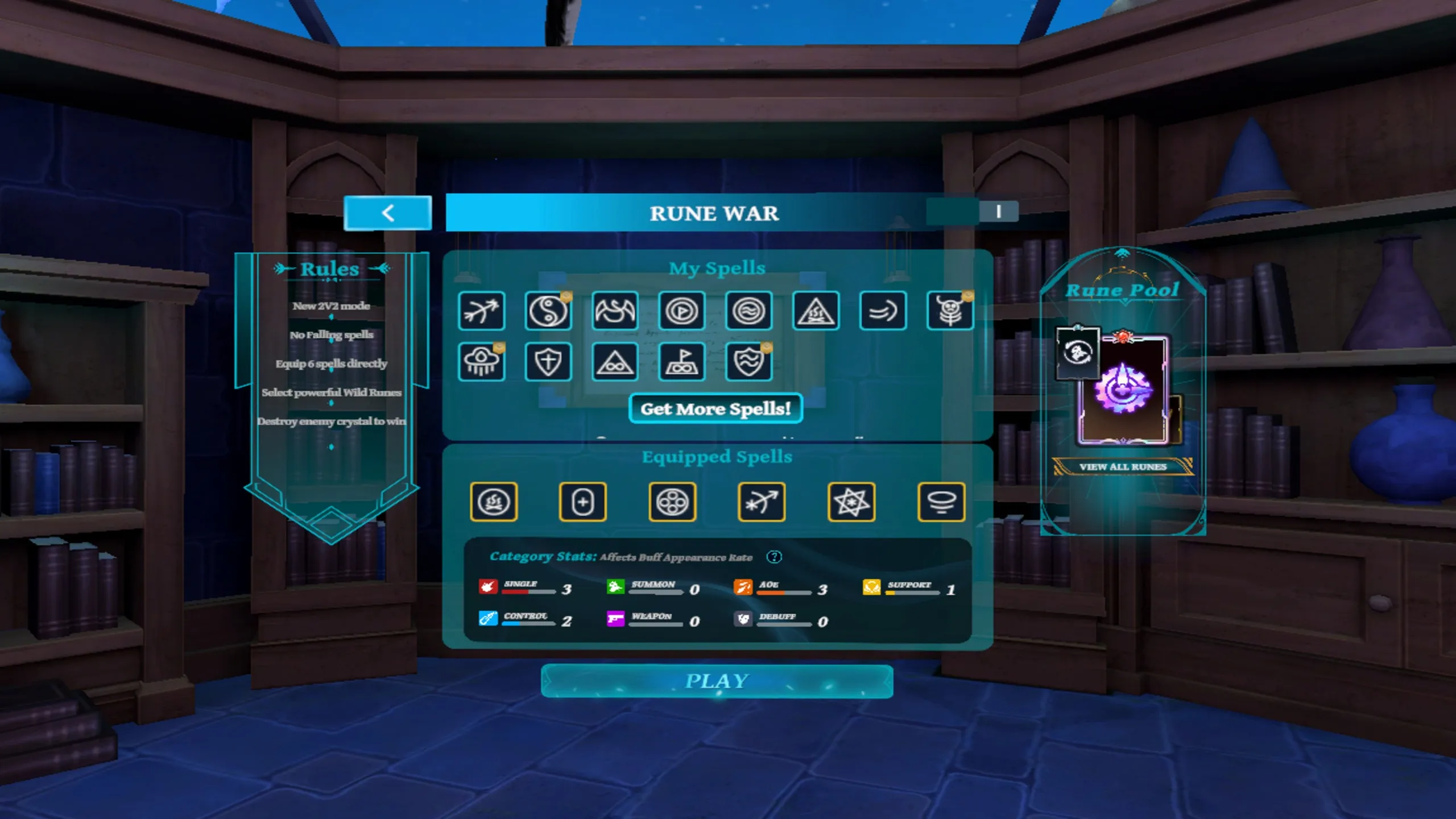Select the wind gust spell icon
1456x819 pixels.
883,311
